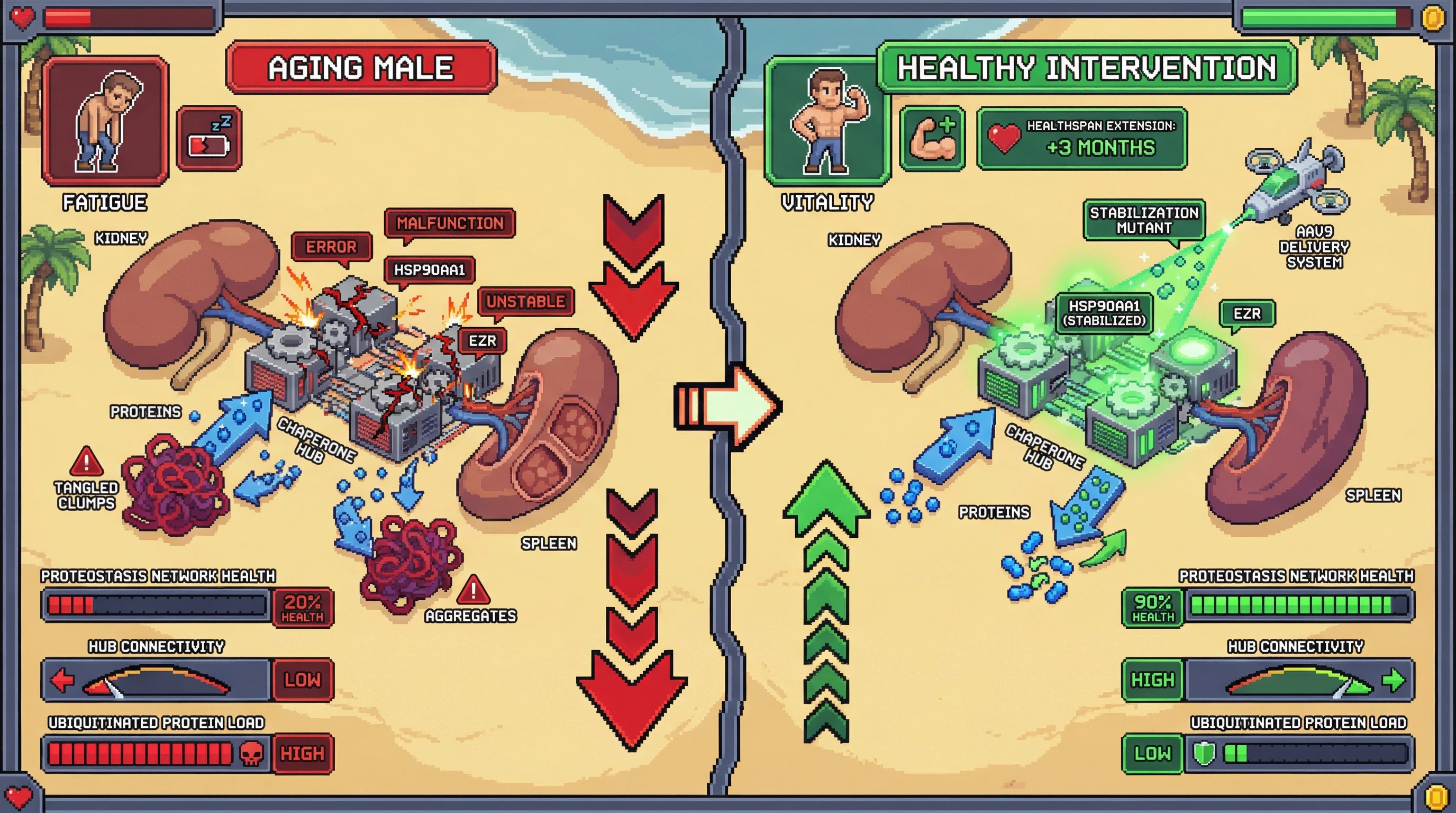Click the green right arrow on Hub Connectivity
Screen dimensions: 1456x813
point(1393,680)
